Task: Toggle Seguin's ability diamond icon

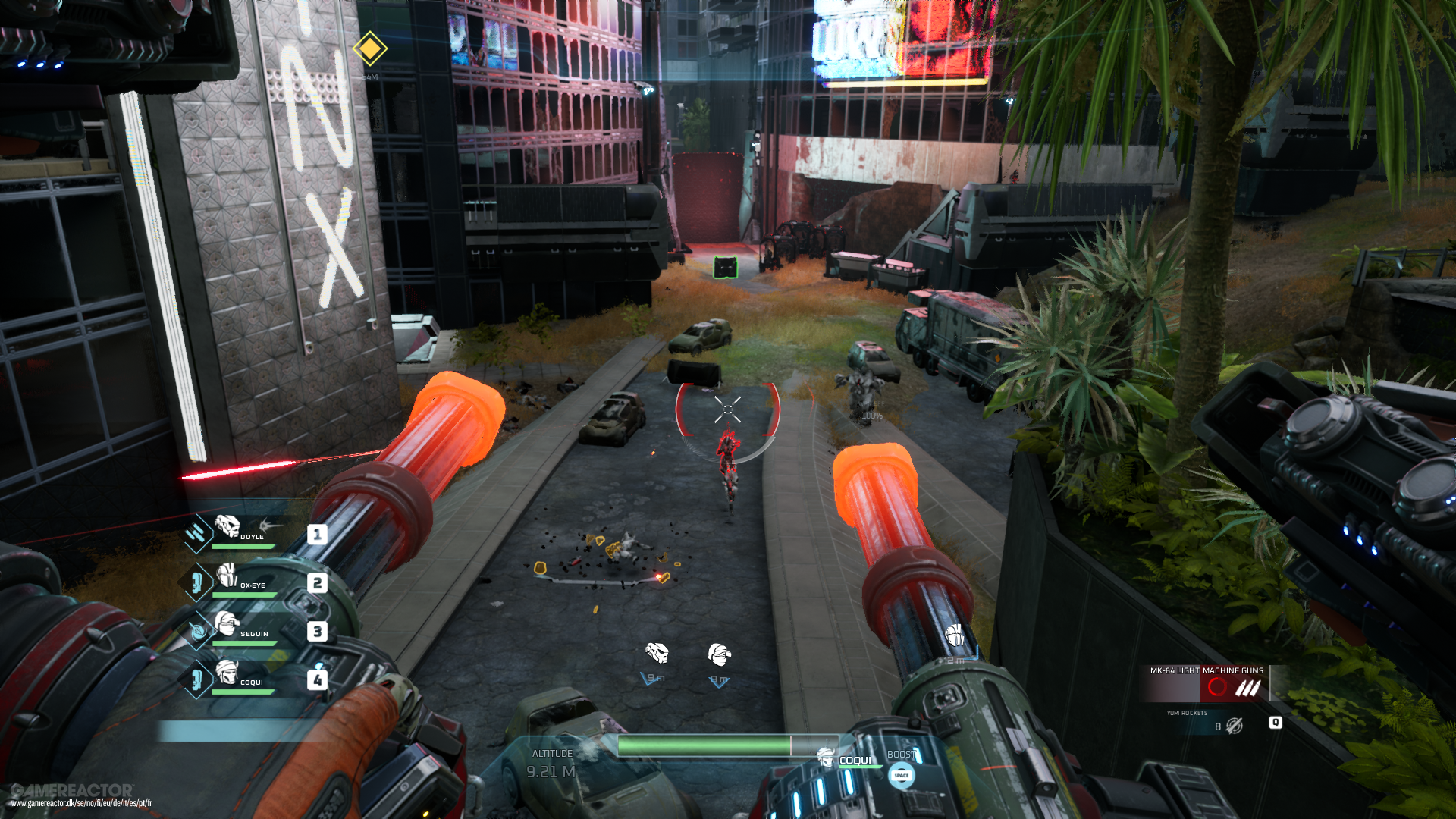Action: point(198,630)
